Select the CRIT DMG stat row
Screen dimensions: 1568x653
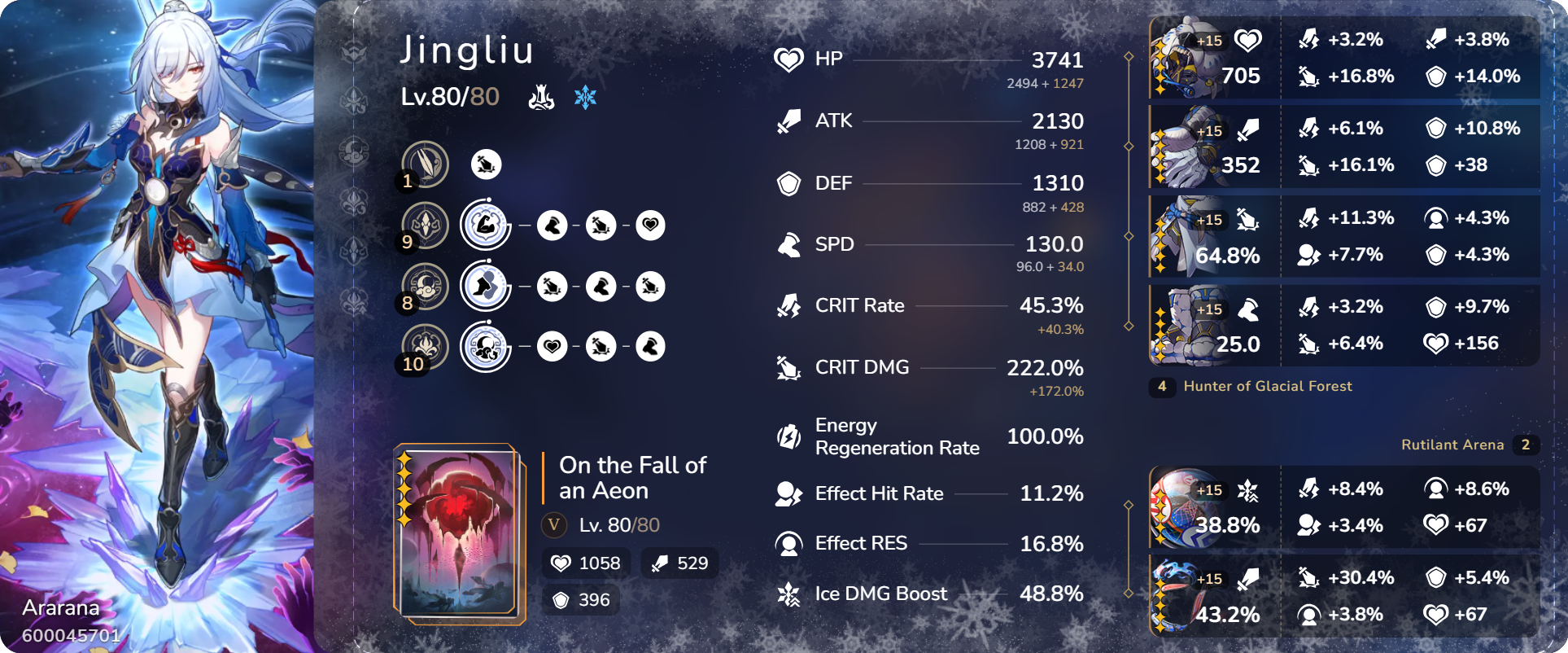click(862, 367)
